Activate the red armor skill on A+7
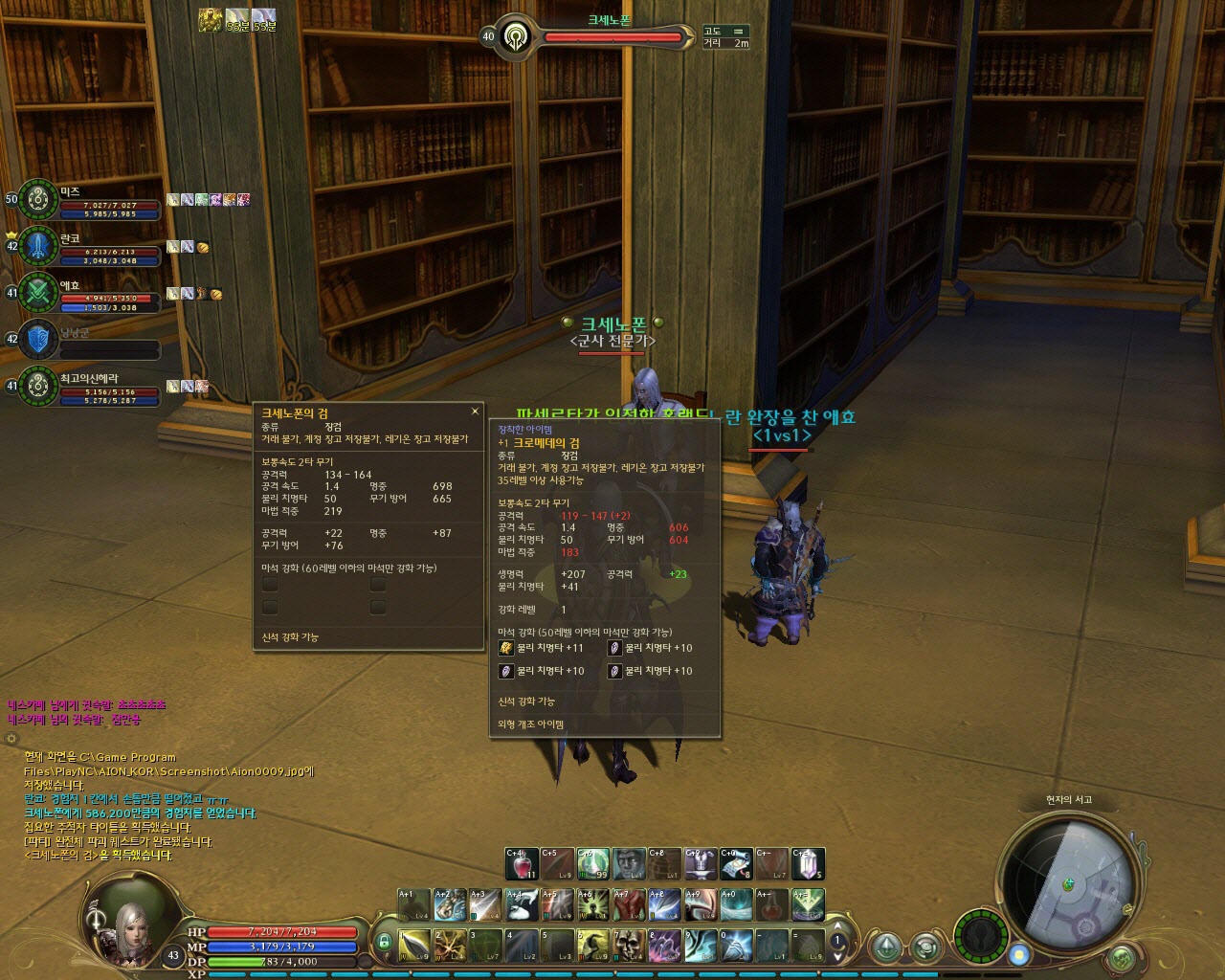Screen dimensions: 1225x980 point(629,904)
